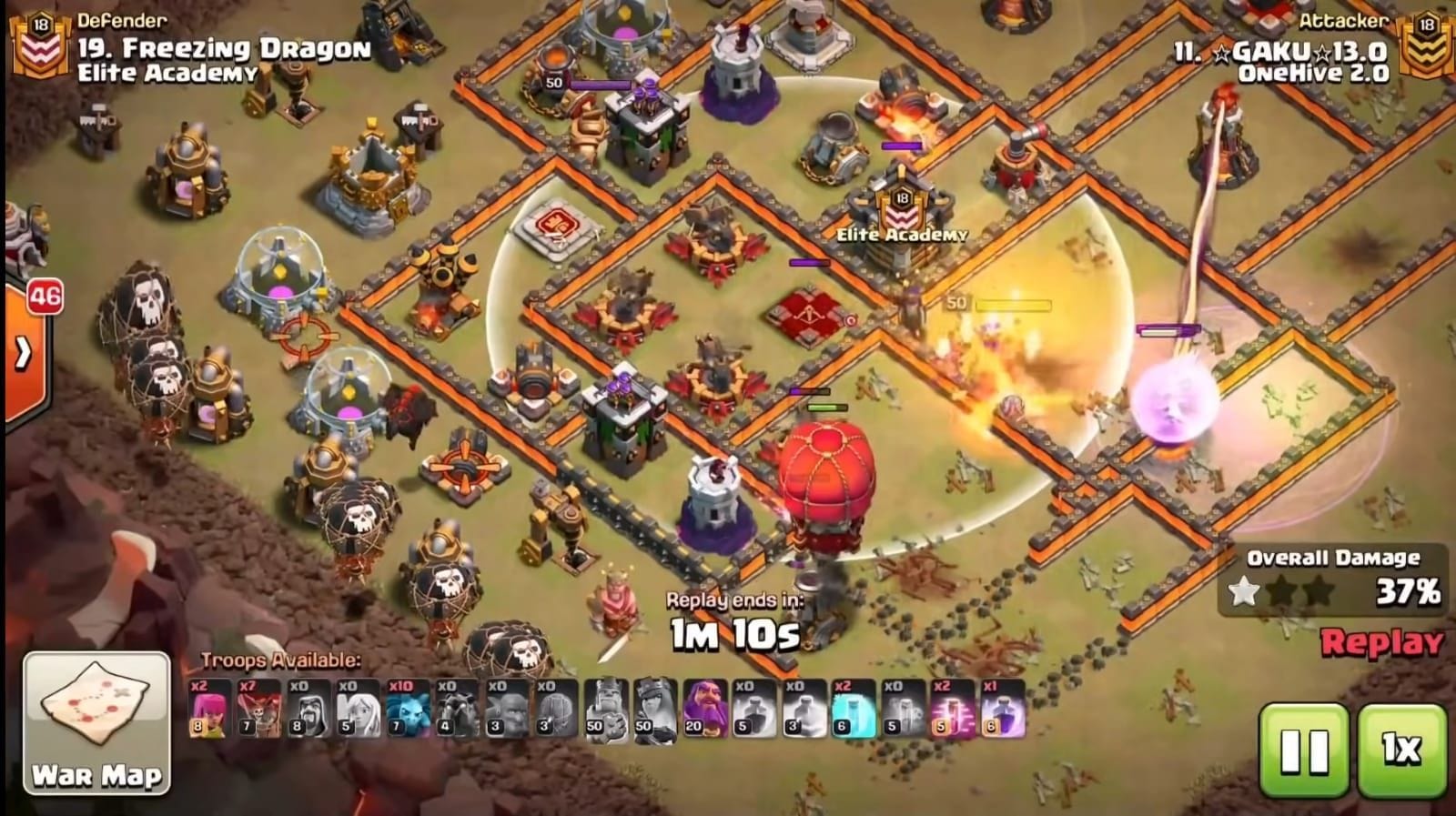Select the pink spell slot marked x2

click(x=953, y=708)
